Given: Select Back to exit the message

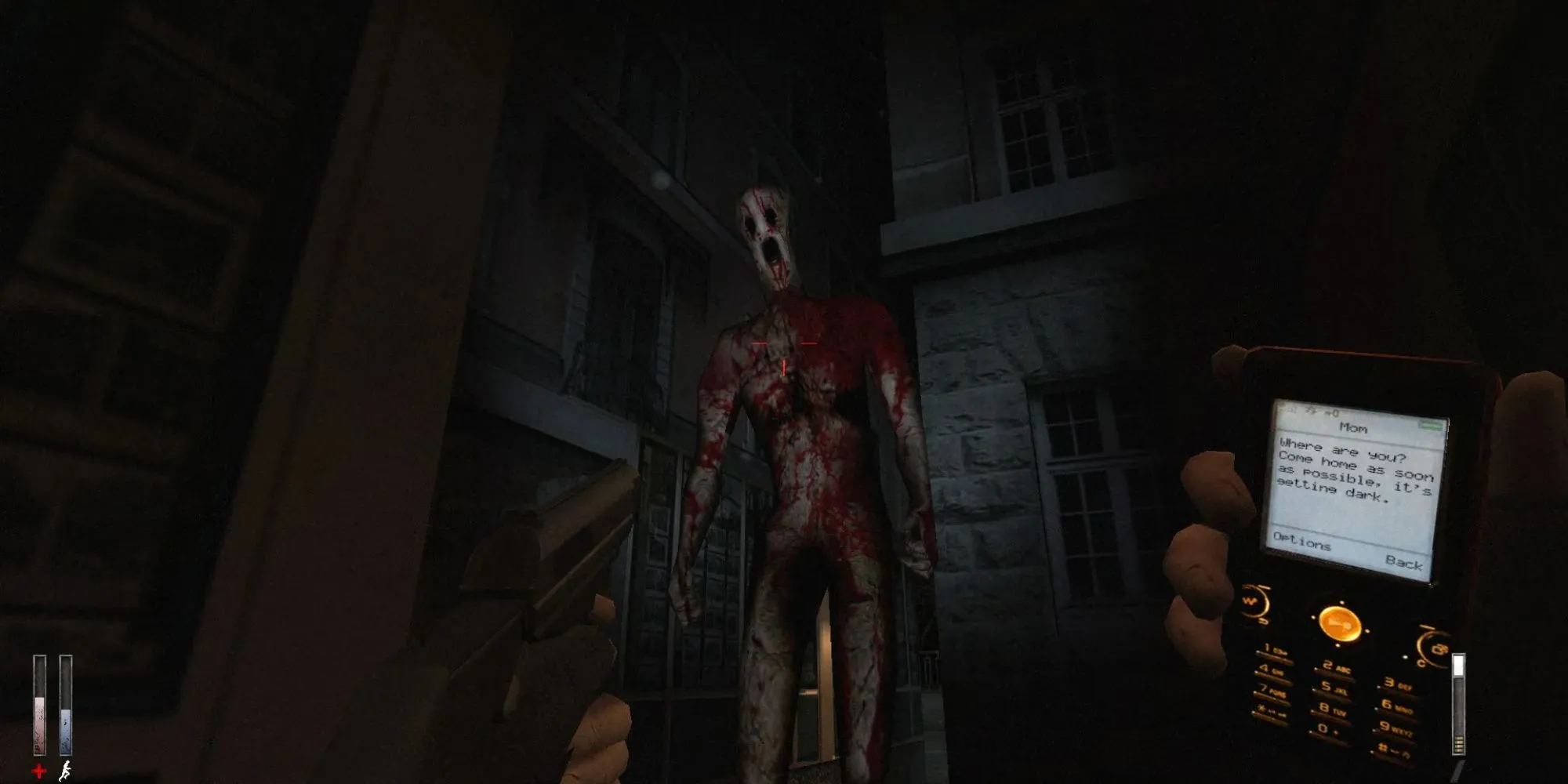Looking at the screenshot, I should click(1405, 562).
